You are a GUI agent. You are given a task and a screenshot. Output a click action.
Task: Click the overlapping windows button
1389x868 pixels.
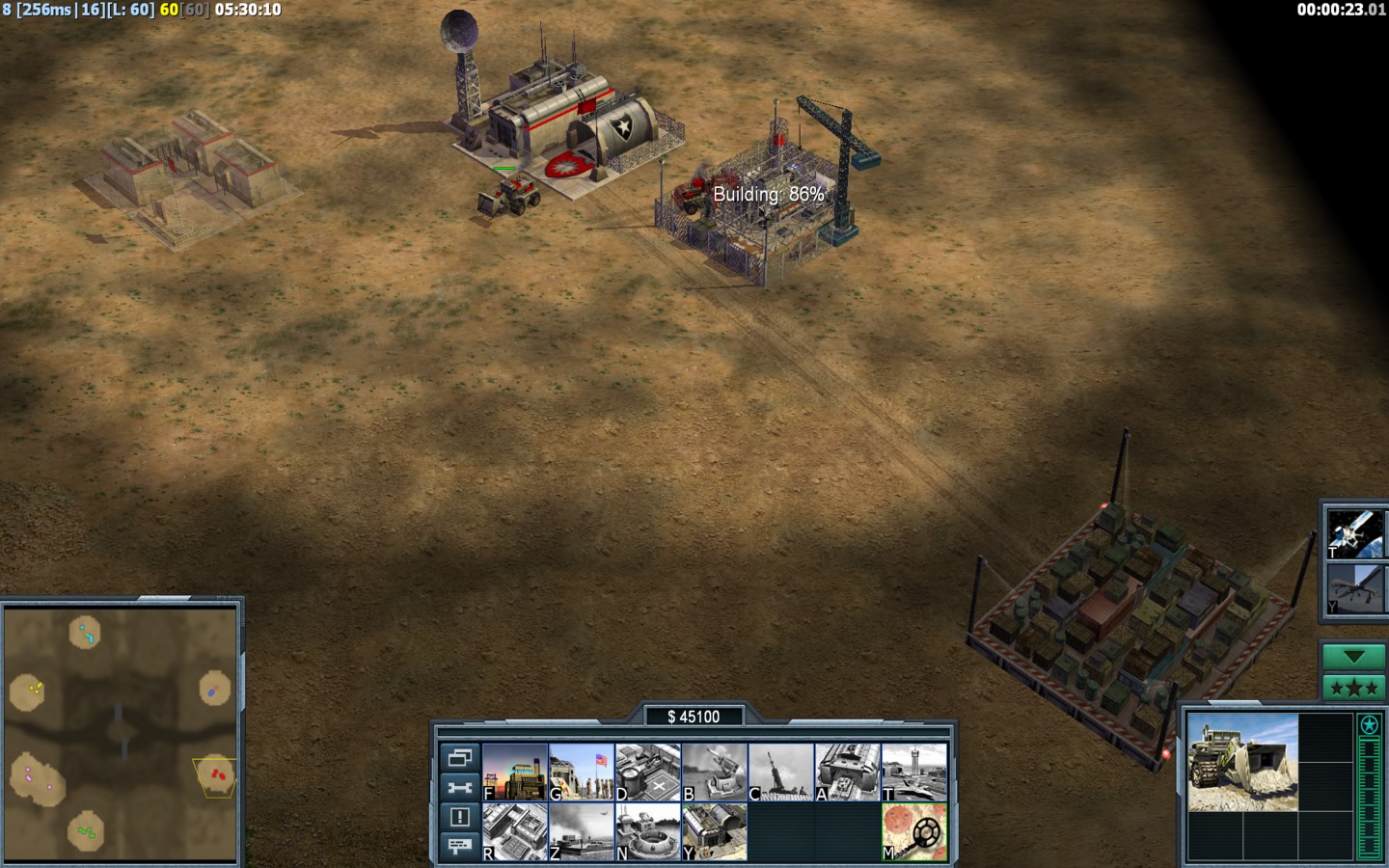point(459,757)
